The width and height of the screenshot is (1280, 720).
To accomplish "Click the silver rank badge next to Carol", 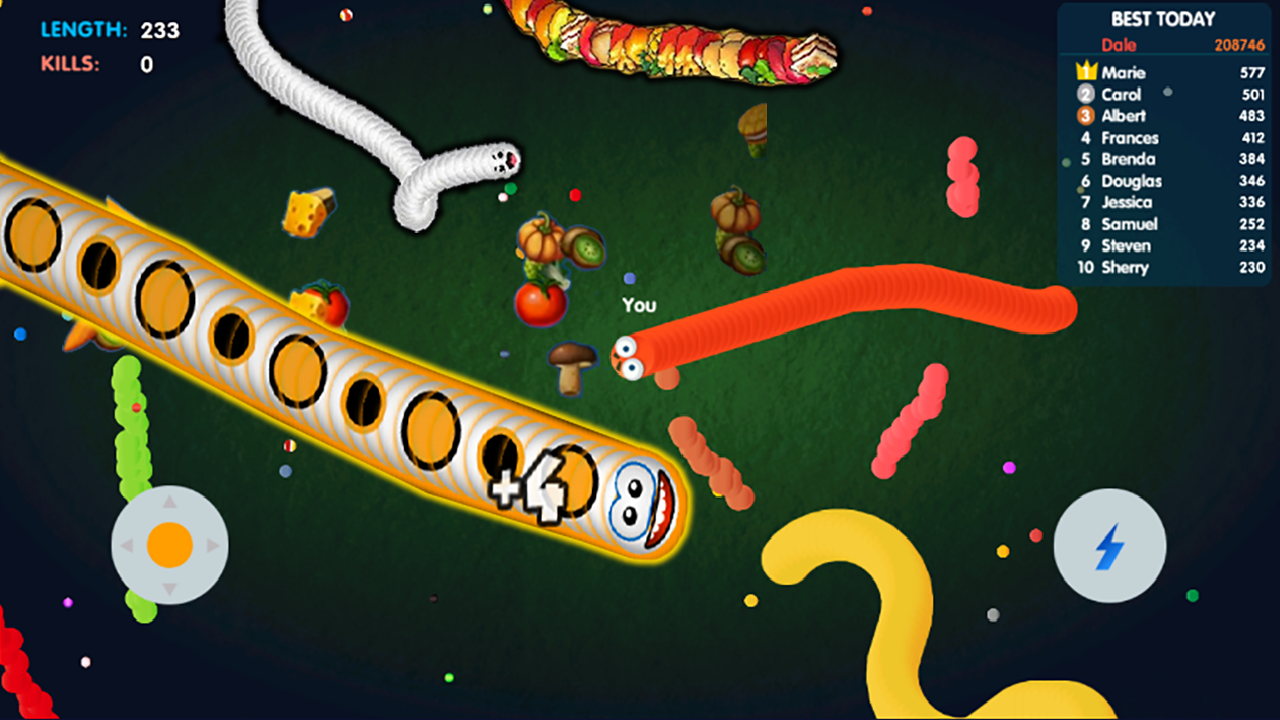I will point(1086,94).
